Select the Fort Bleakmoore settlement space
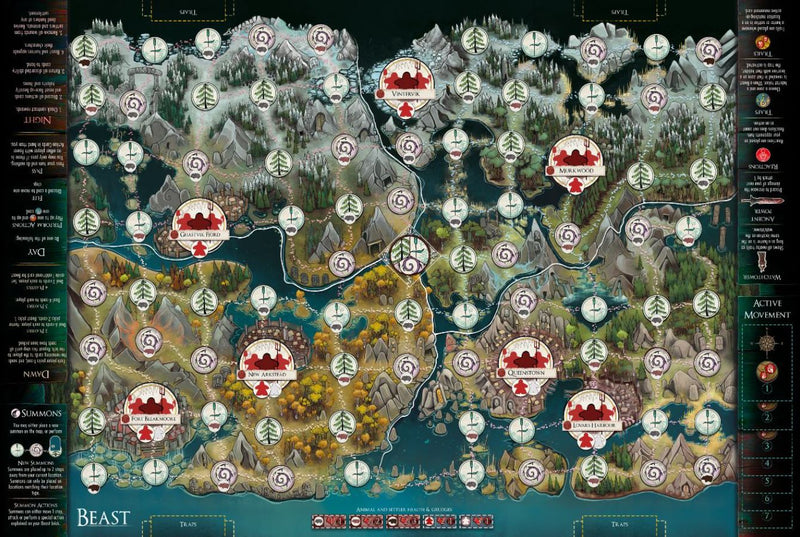The image size is (800, 537). point(154,410)
